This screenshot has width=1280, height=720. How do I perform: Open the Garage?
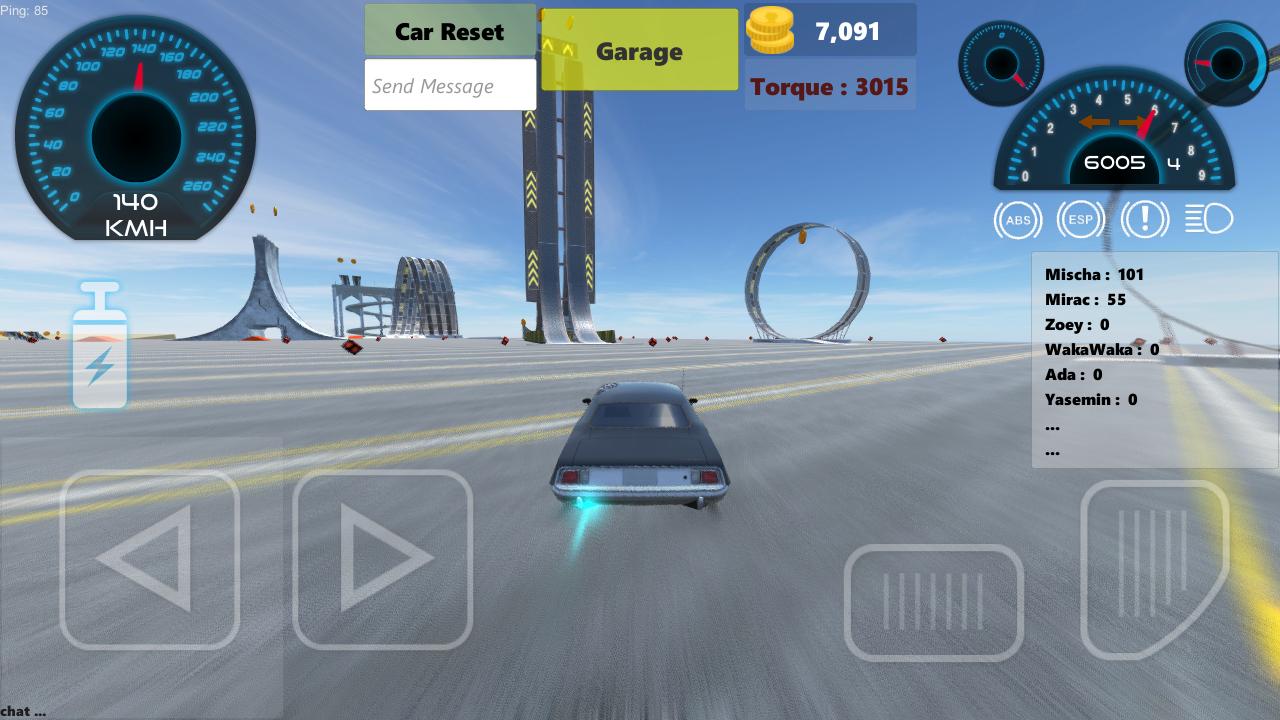639,50
